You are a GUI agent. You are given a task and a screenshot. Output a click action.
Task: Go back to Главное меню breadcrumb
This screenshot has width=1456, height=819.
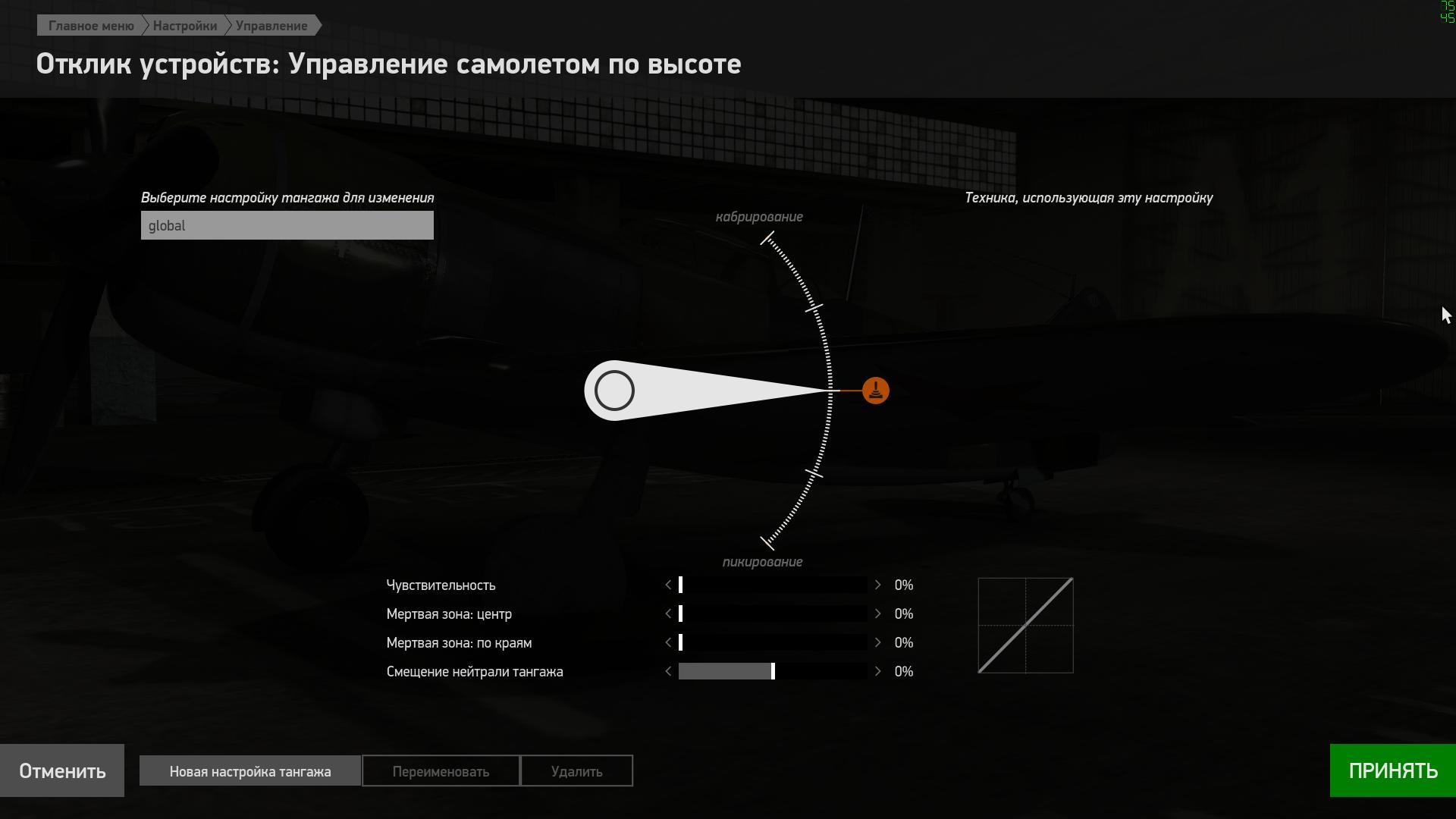(x=90, y=26)
